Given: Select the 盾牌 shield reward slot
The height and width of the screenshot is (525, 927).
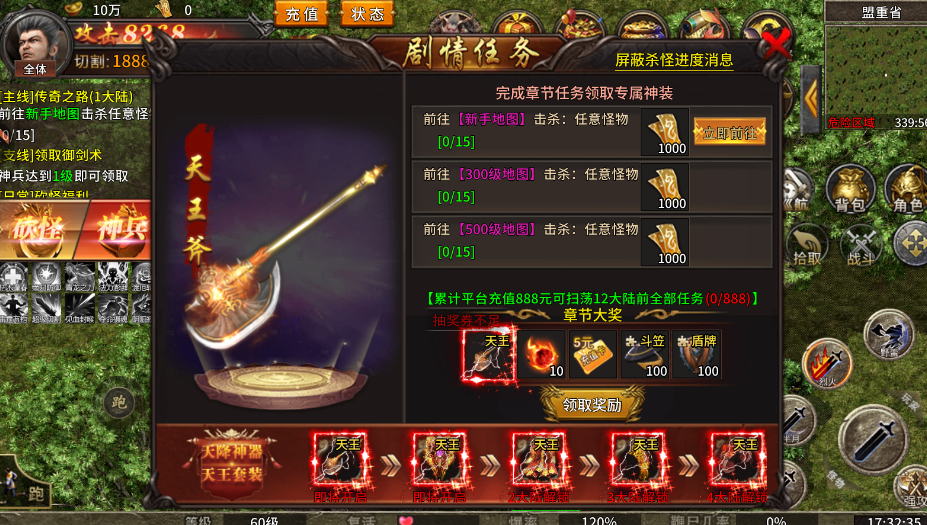Looking at the screenshot, I should pos(697,355).
